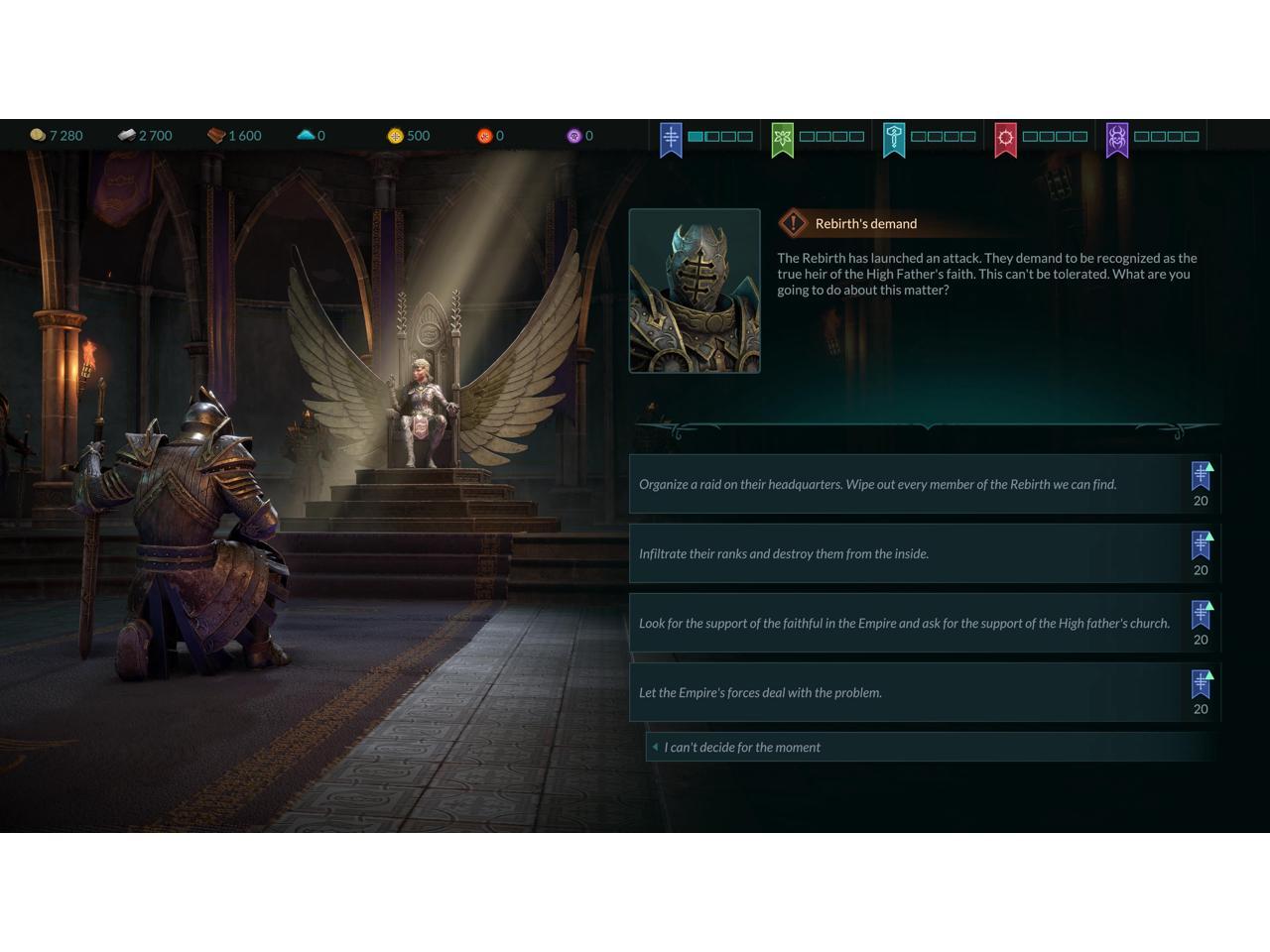Image resolution: width=1270 pixels, height=952 pixels.
Task: Open the red sun faction banner
Action: pyautogui.click(x=1006, y=138)
